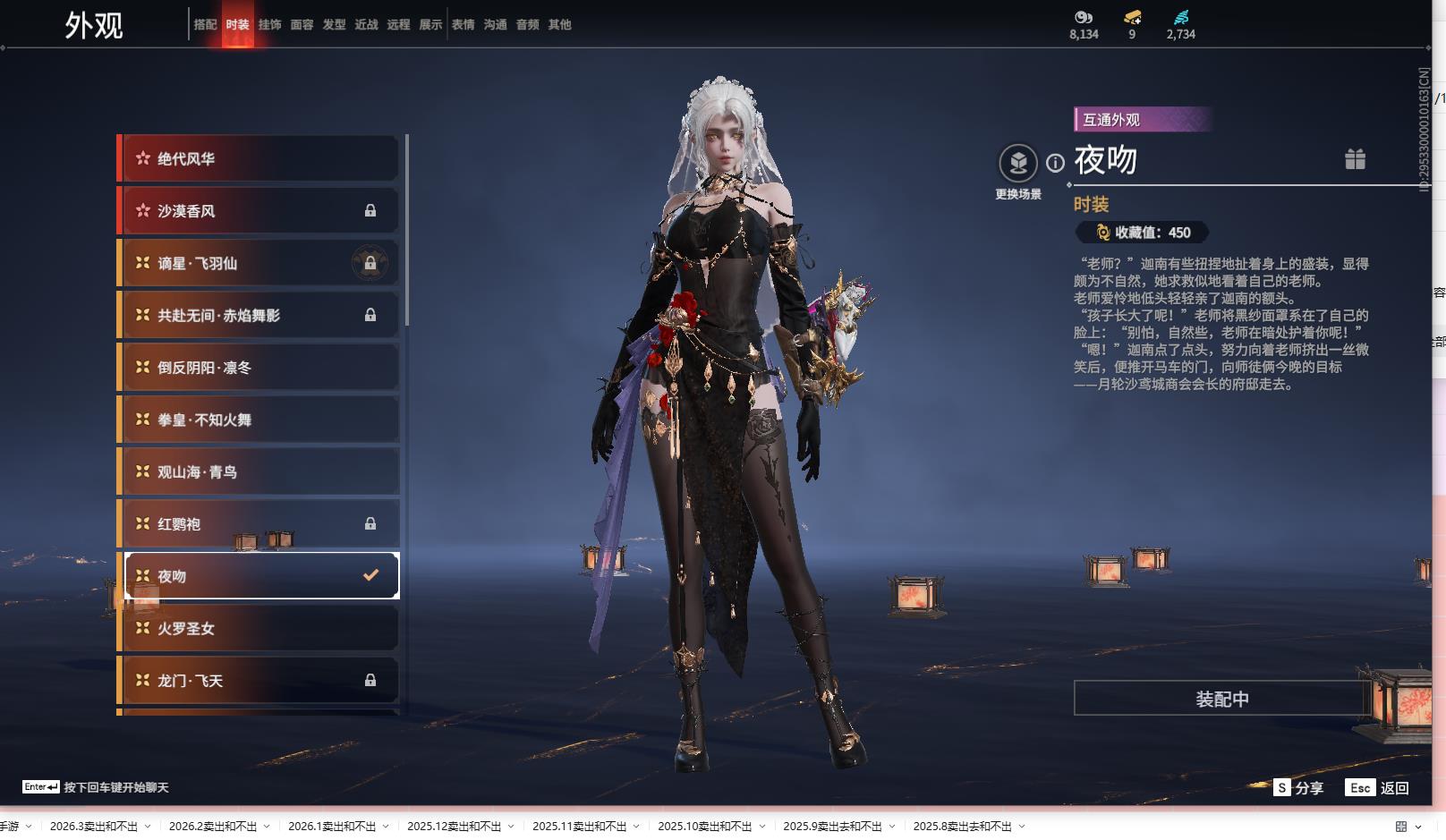Image resolution: width=1446 pixels, height=840 pixels.
Task: Select the 面容 tab
Action: point(302,25)
